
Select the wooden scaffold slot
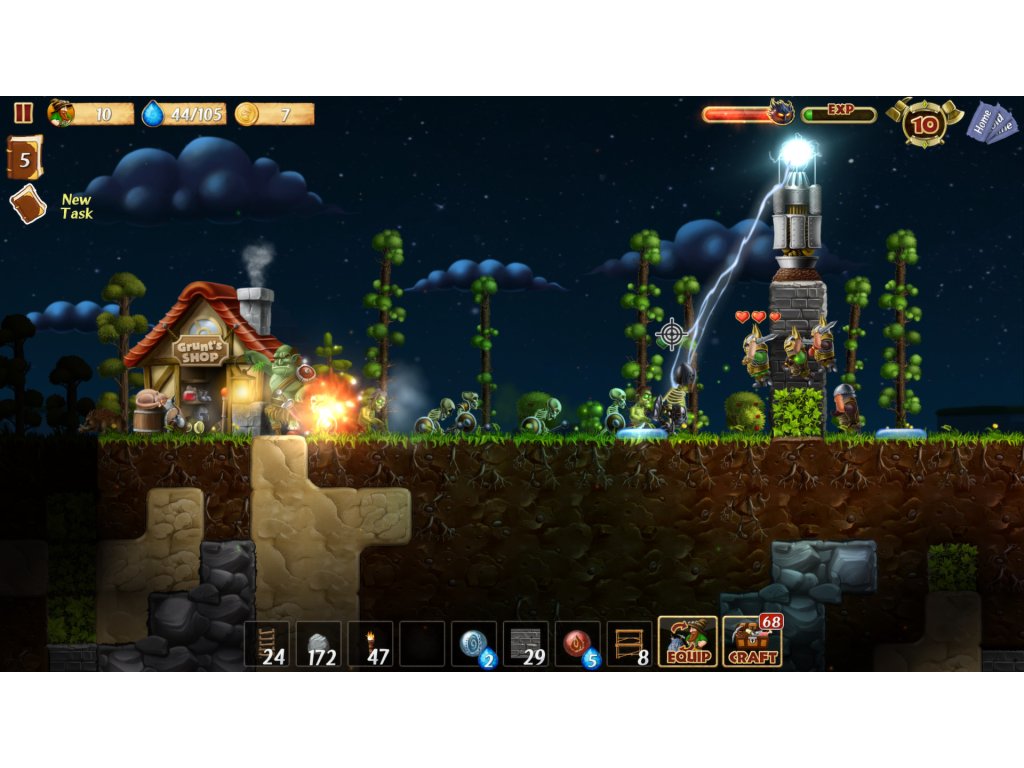[630, 644]
